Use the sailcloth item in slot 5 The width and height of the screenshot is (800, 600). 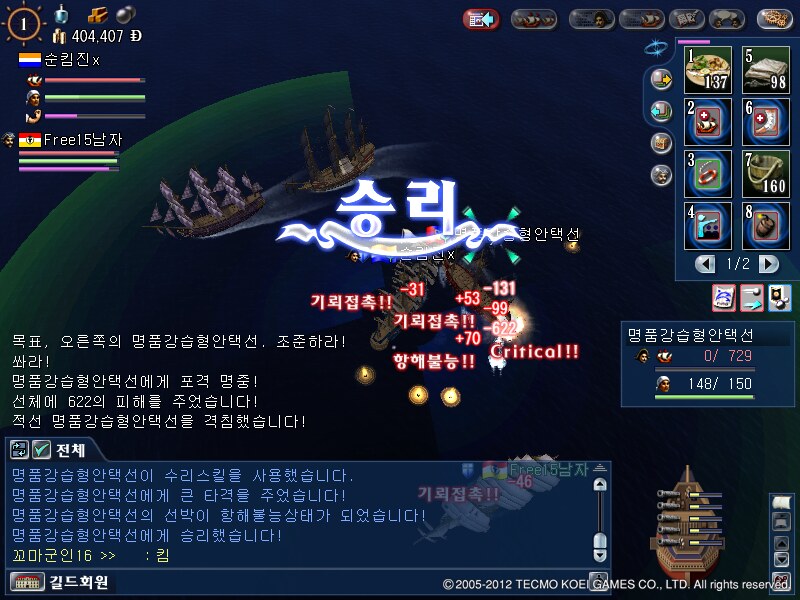coord(765,71)
